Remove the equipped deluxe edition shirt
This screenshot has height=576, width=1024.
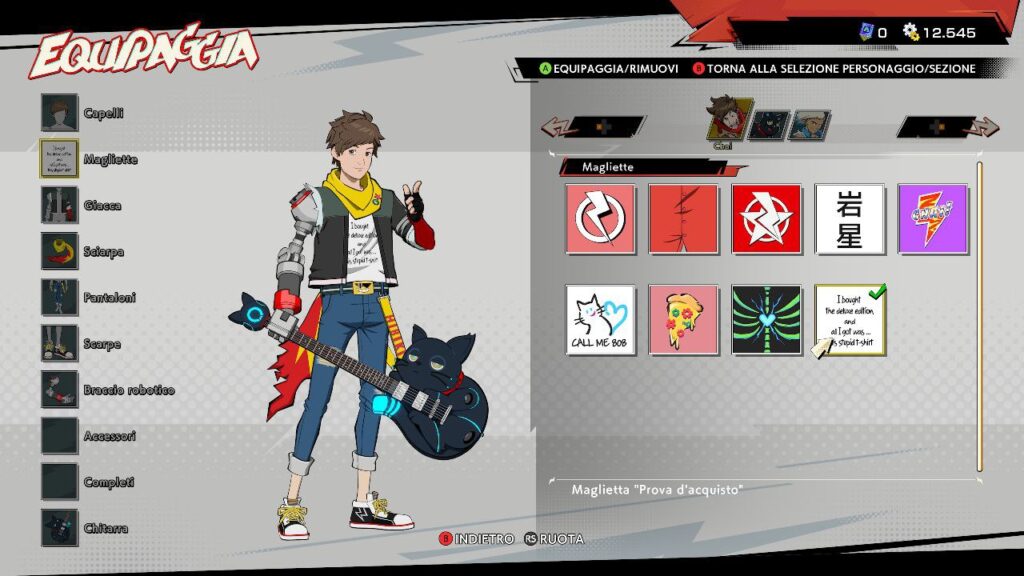click(x=849, y=320)
